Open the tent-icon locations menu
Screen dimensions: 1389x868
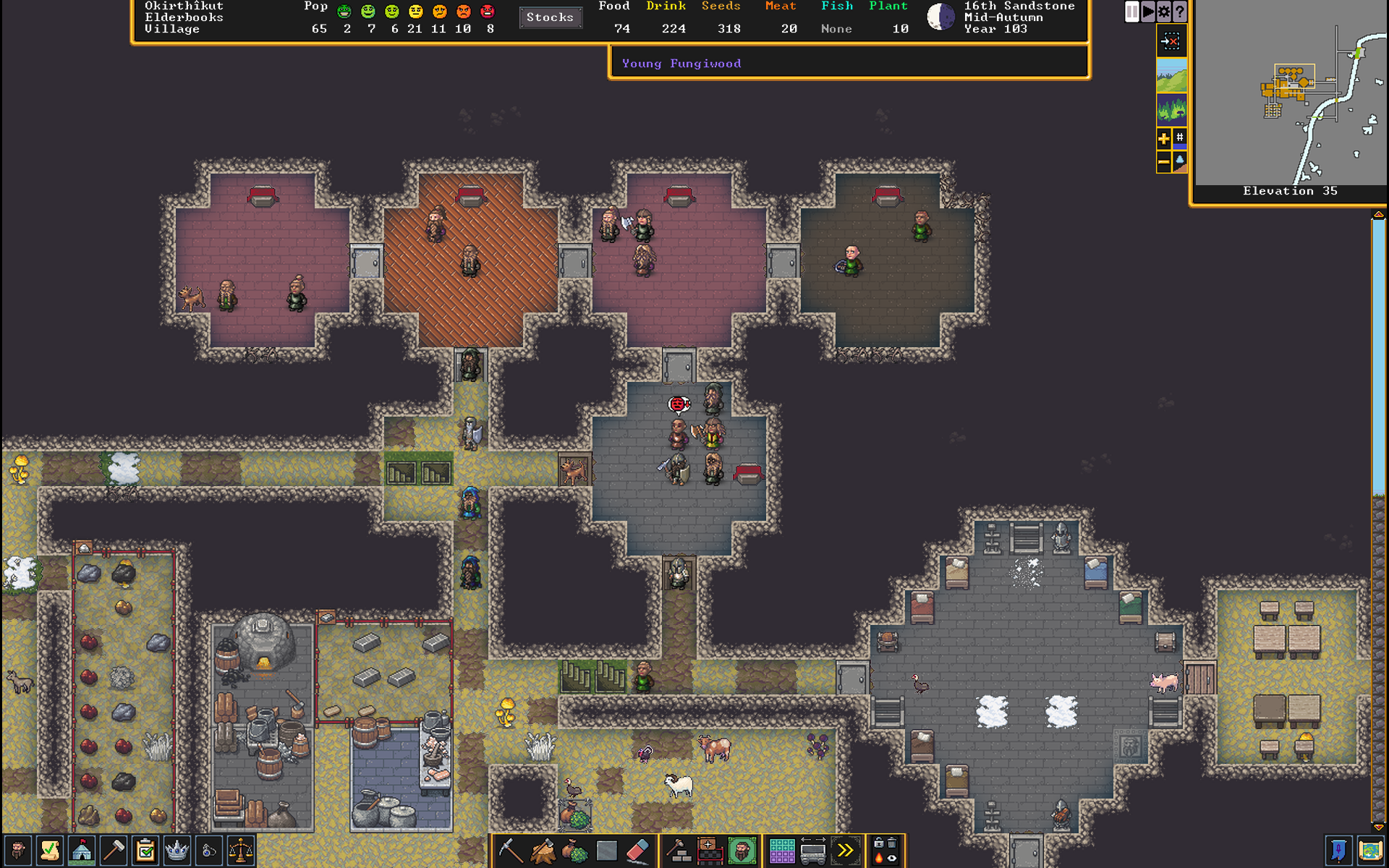(x=82, y=851)
